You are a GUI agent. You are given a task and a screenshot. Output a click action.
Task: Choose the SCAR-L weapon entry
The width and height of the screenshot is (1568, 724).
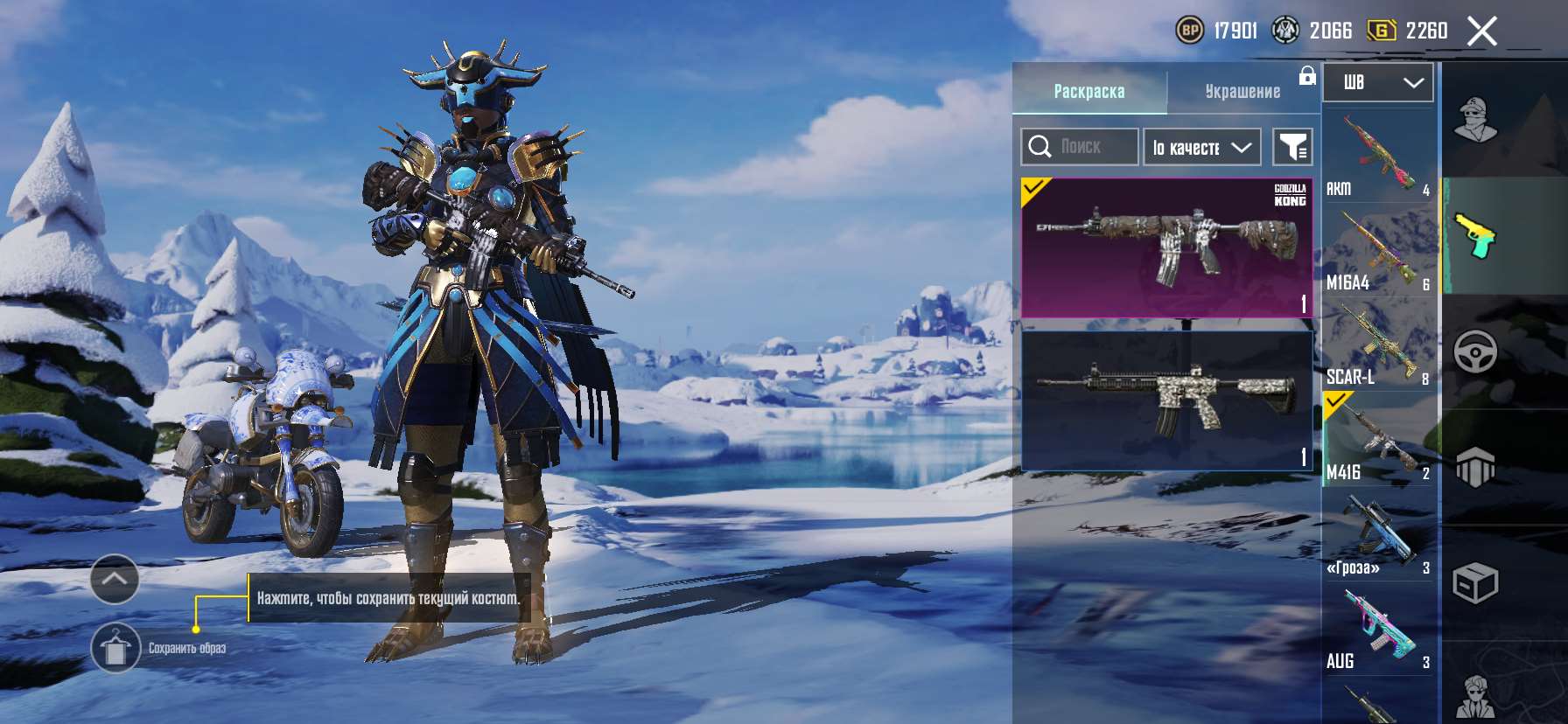click(x=1378, y=345)
